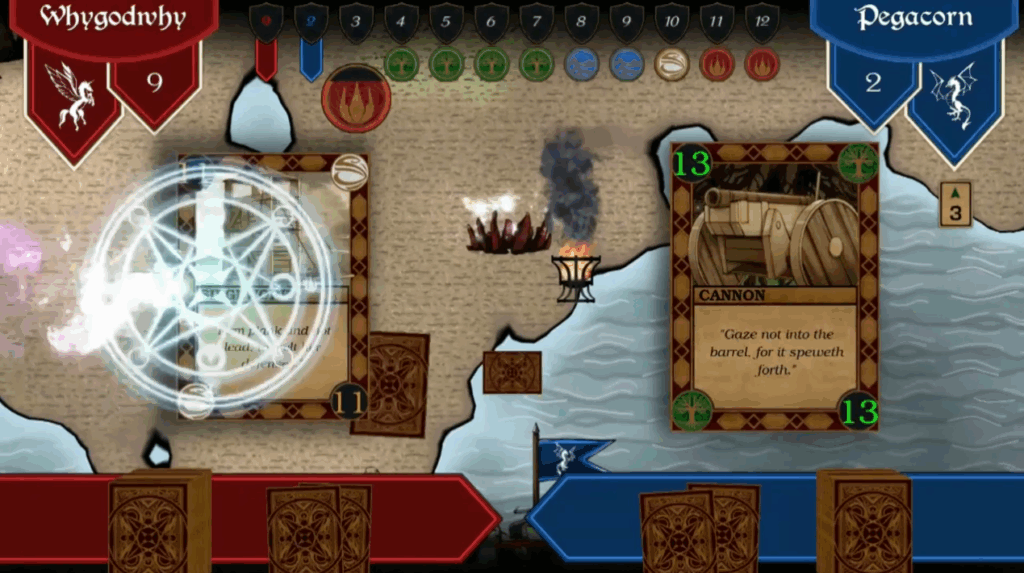Open Pegacorn's dragon crest banner

point(955,98)
